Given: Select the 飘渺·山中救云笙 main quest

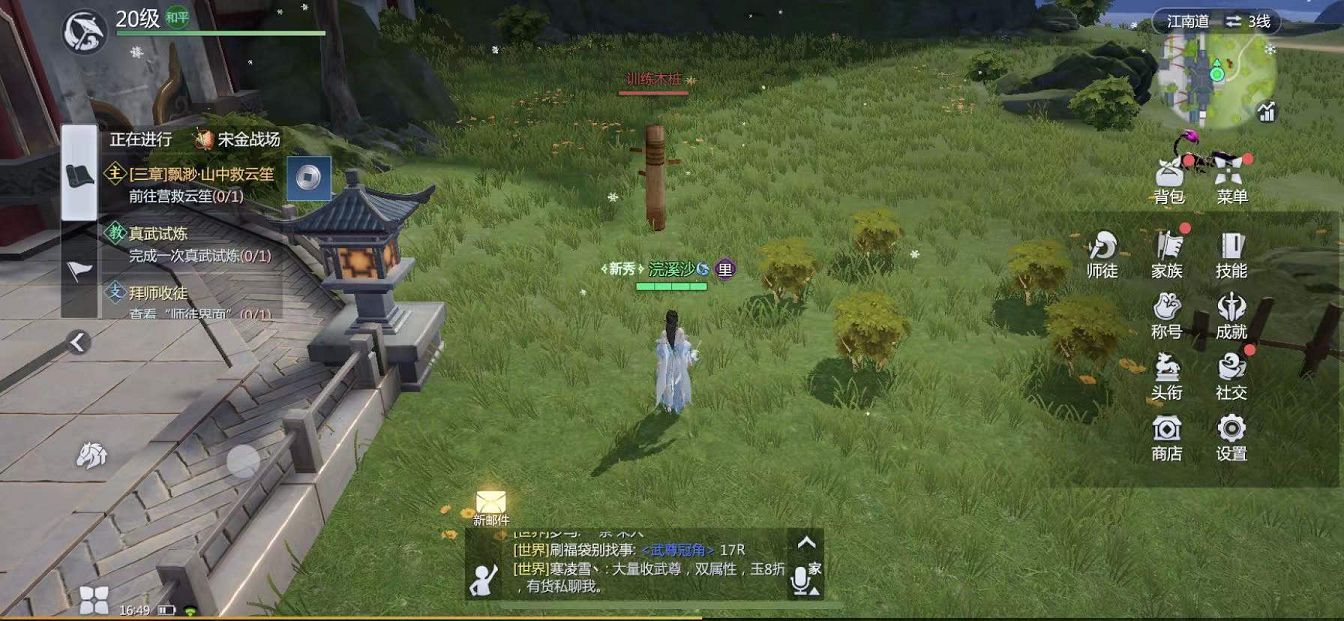Looking at the screenshot, I should [x=200, y=184].
